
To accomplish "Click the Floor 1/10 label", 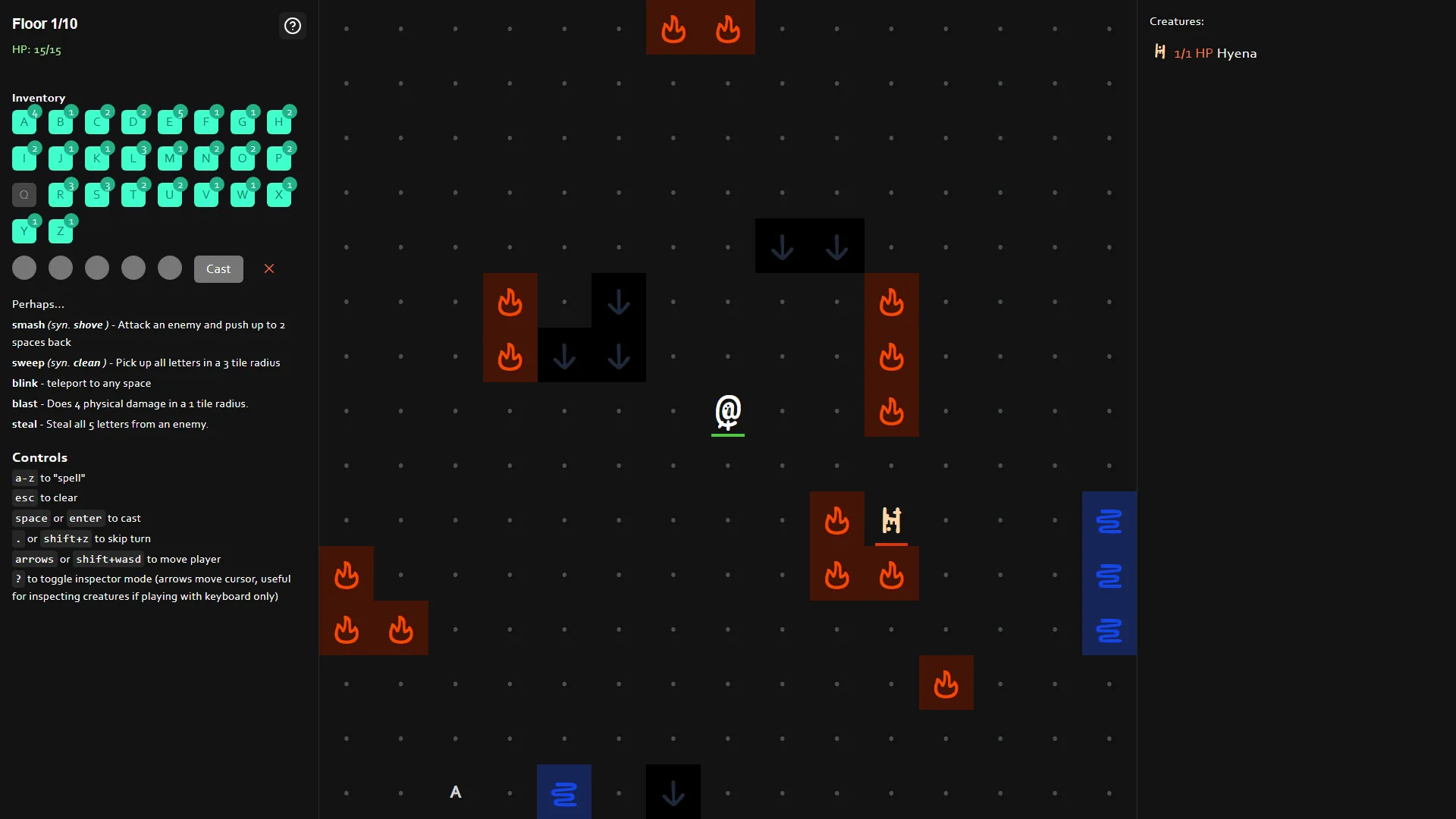I will [44, 24].
